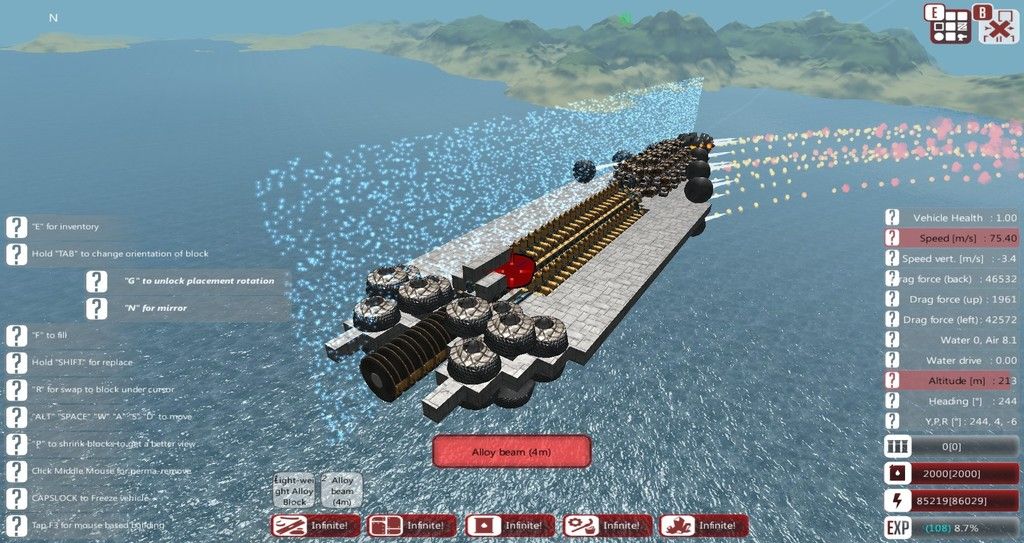This screenshot has height=543, width=1024.
Task: Click the question mark beside Altitude [m]
Action: click(895, 381)
